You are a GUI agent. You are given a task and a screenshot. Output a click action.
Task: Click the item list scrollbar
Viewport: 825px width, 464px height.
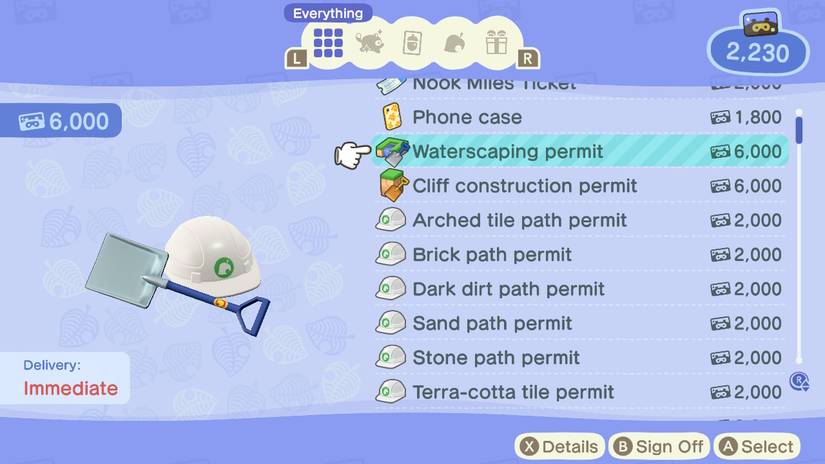798,240
